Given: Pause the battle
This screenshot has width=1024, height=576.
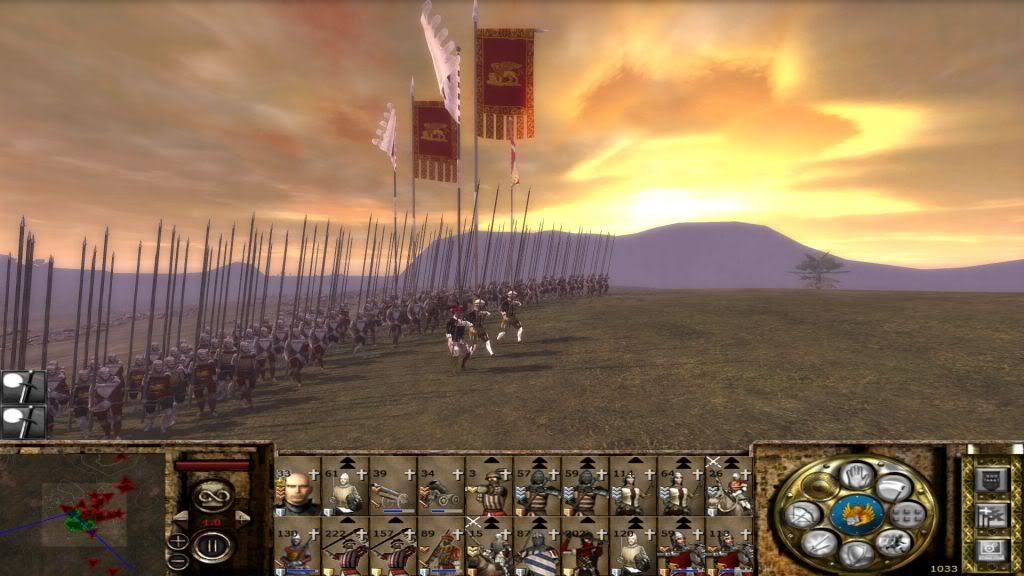Looking at the screenshot, I should tap(211, 545).
